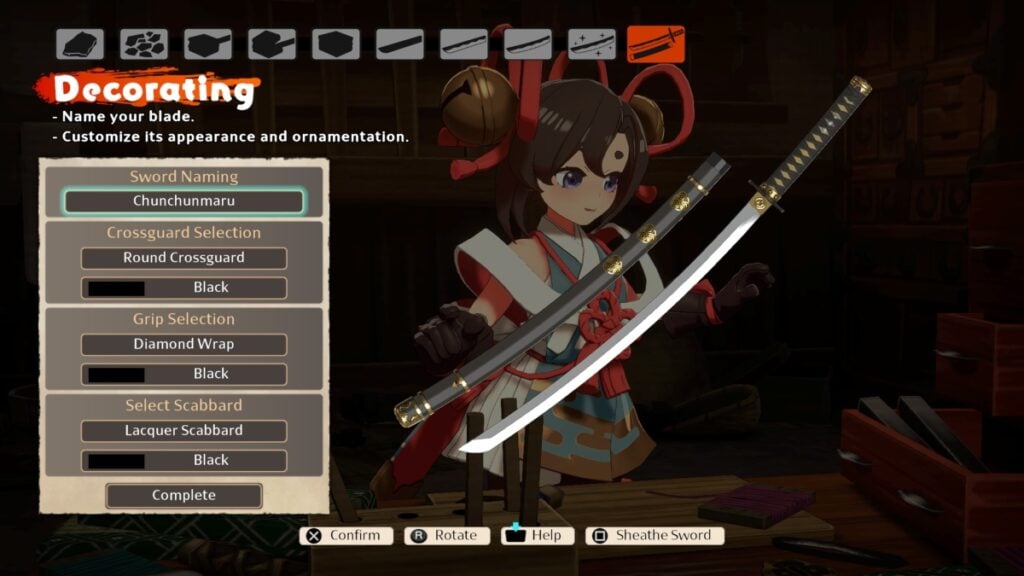1024x576 pixels.
Task: Open the Lacquer Scabbard selection
Action: point(184,431)
